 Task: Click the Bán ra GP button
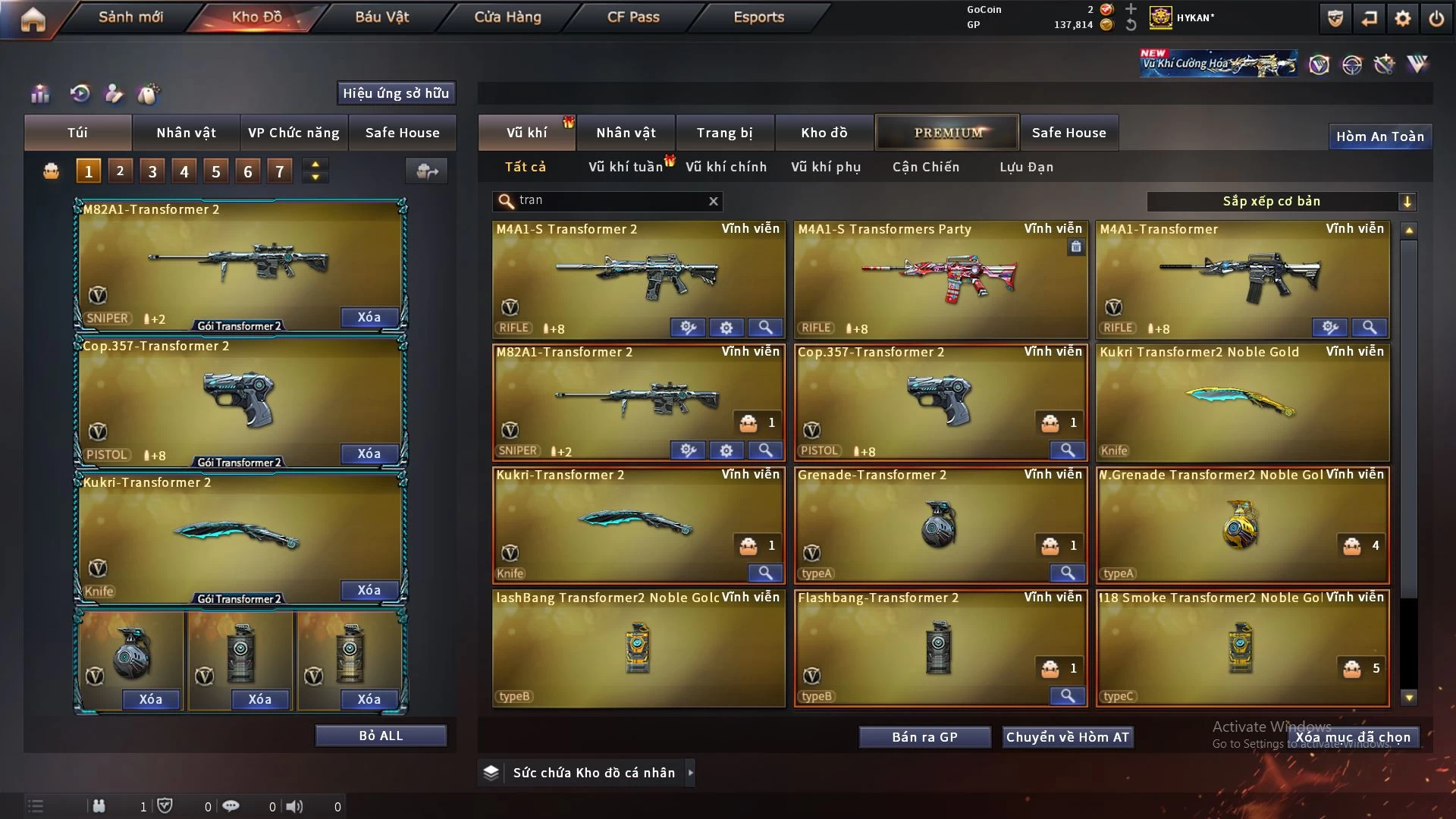[x=924, y=737]
